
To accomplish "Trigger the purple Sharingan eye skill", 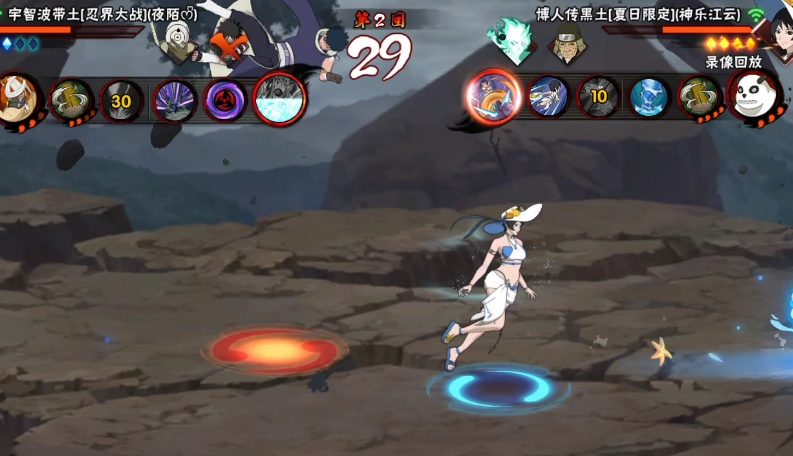I will point(225,100).
